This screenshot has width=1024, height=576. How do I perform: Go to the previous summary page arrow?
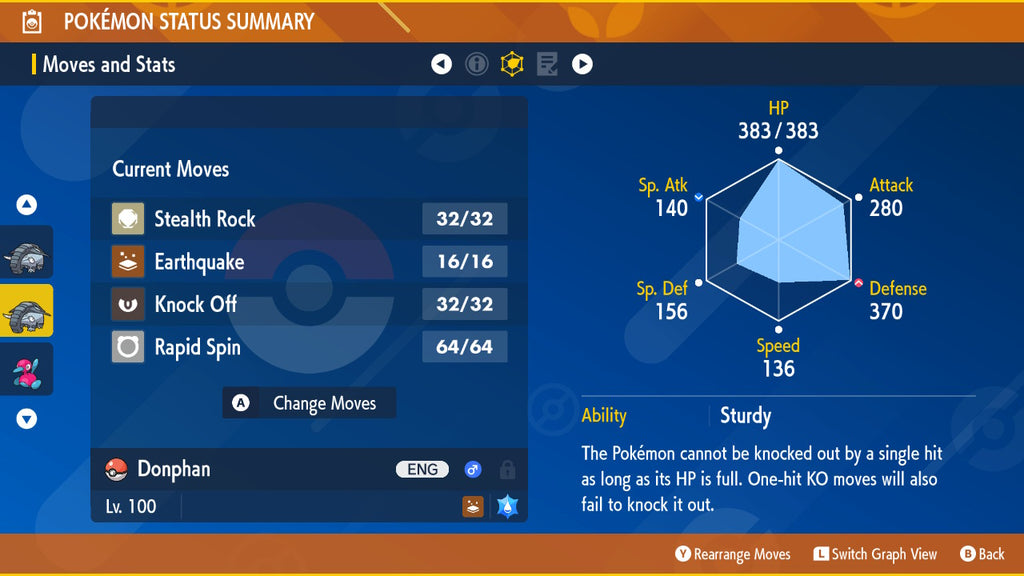point(441,64)
